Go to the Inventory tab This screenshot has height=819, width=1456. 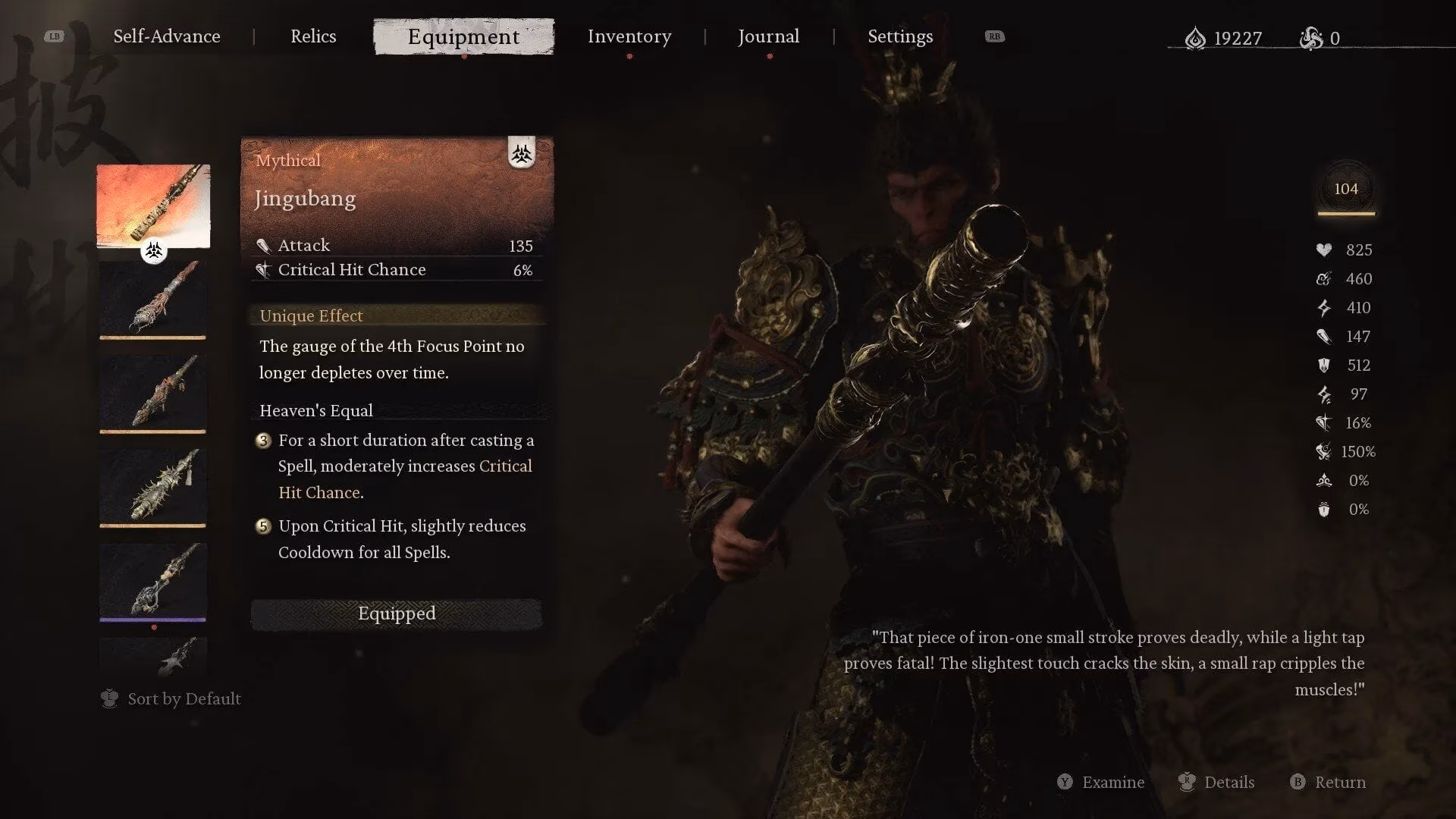click(629, 36)
